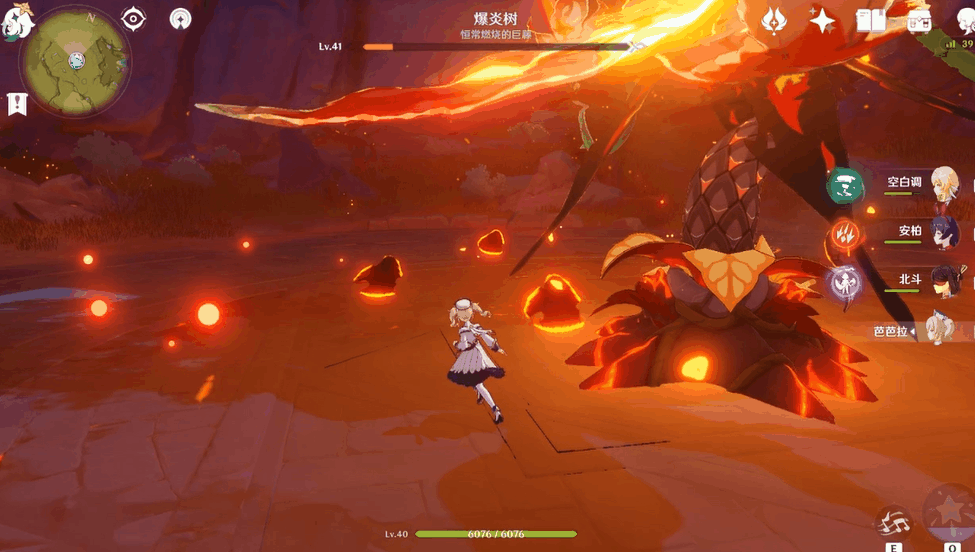Activate Barbara's music note elemental skill
This screenshot has height=552, width=975.
click(x=893, y=522)
